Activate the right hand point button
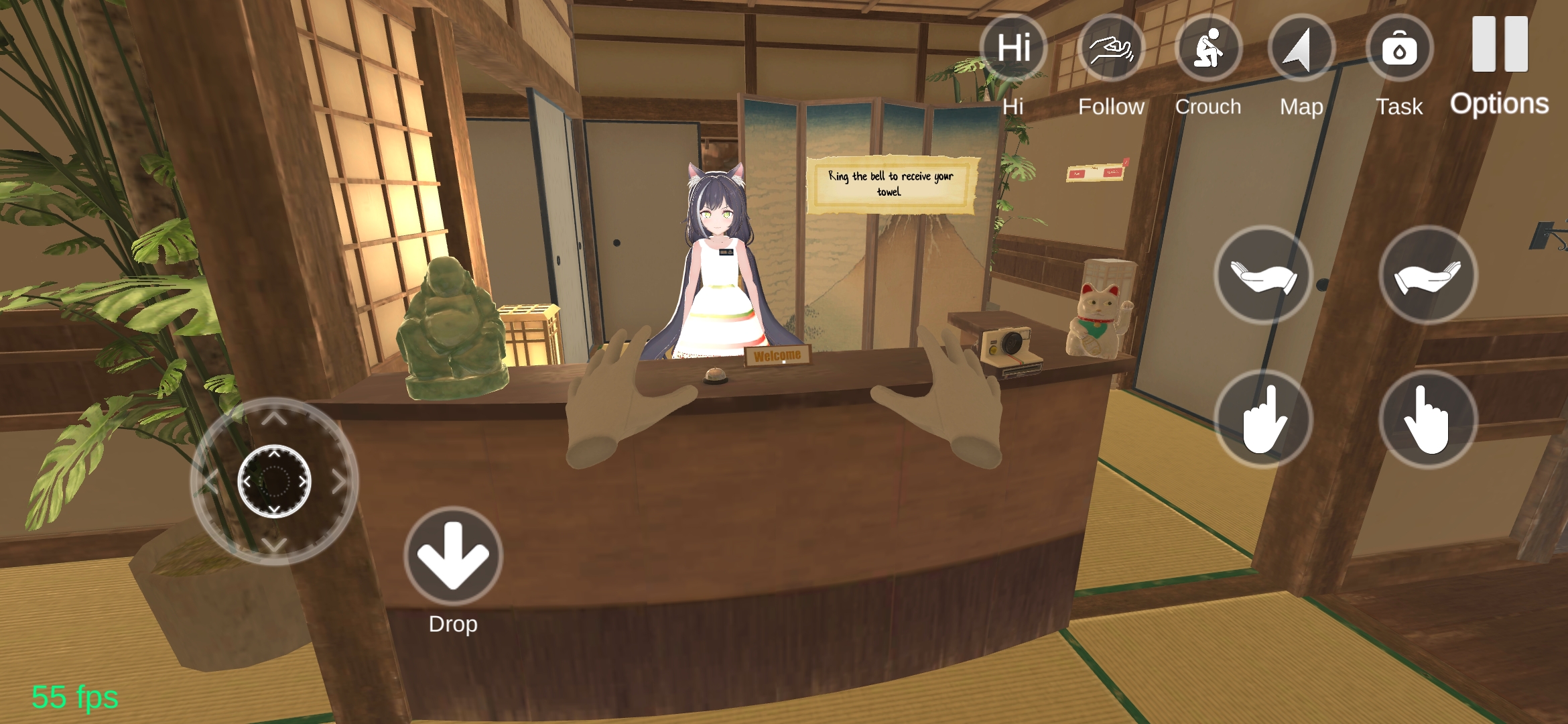 (x=1428, y=419)
